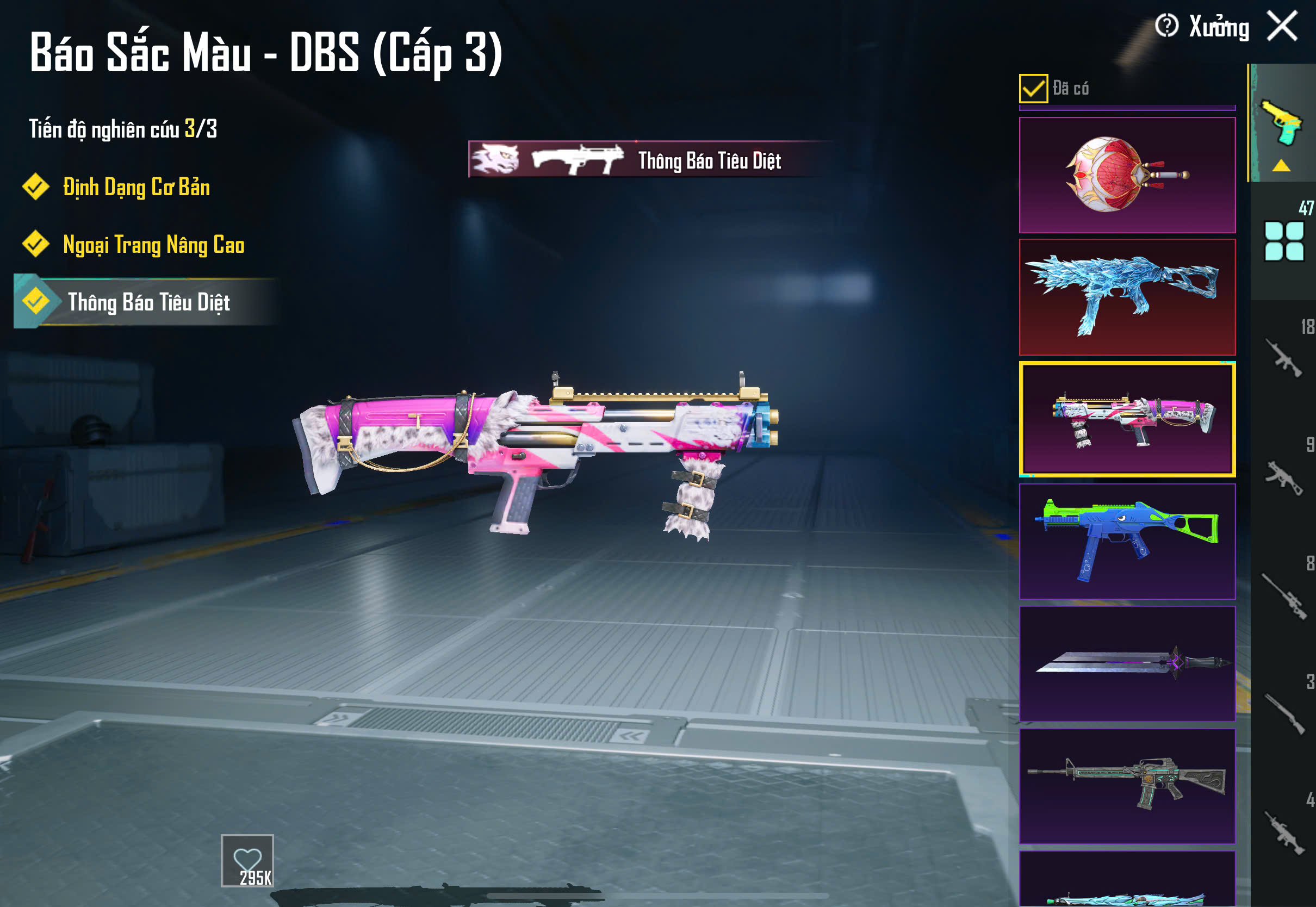Like the skin with the heart button
This screenshot has height=907, width=1316.
click(247, 860)
